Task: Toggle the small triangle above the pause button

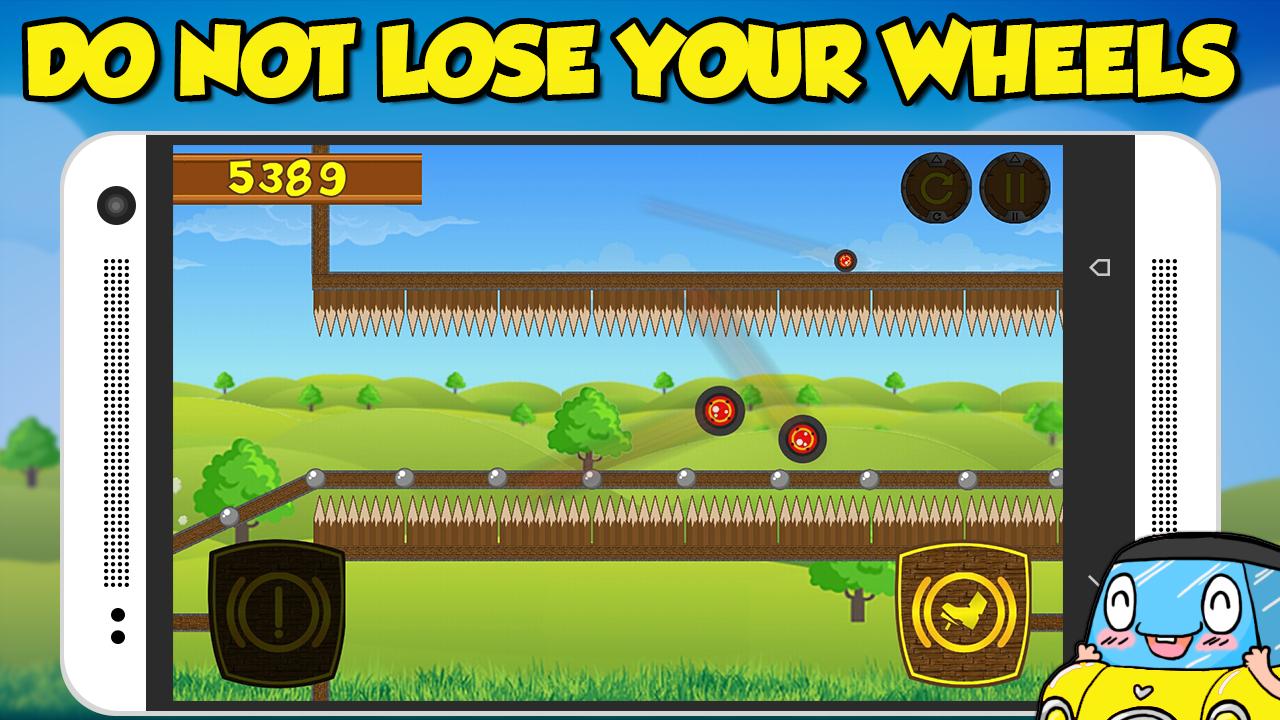Action: pyautogui.click(x=1015, y=158)
